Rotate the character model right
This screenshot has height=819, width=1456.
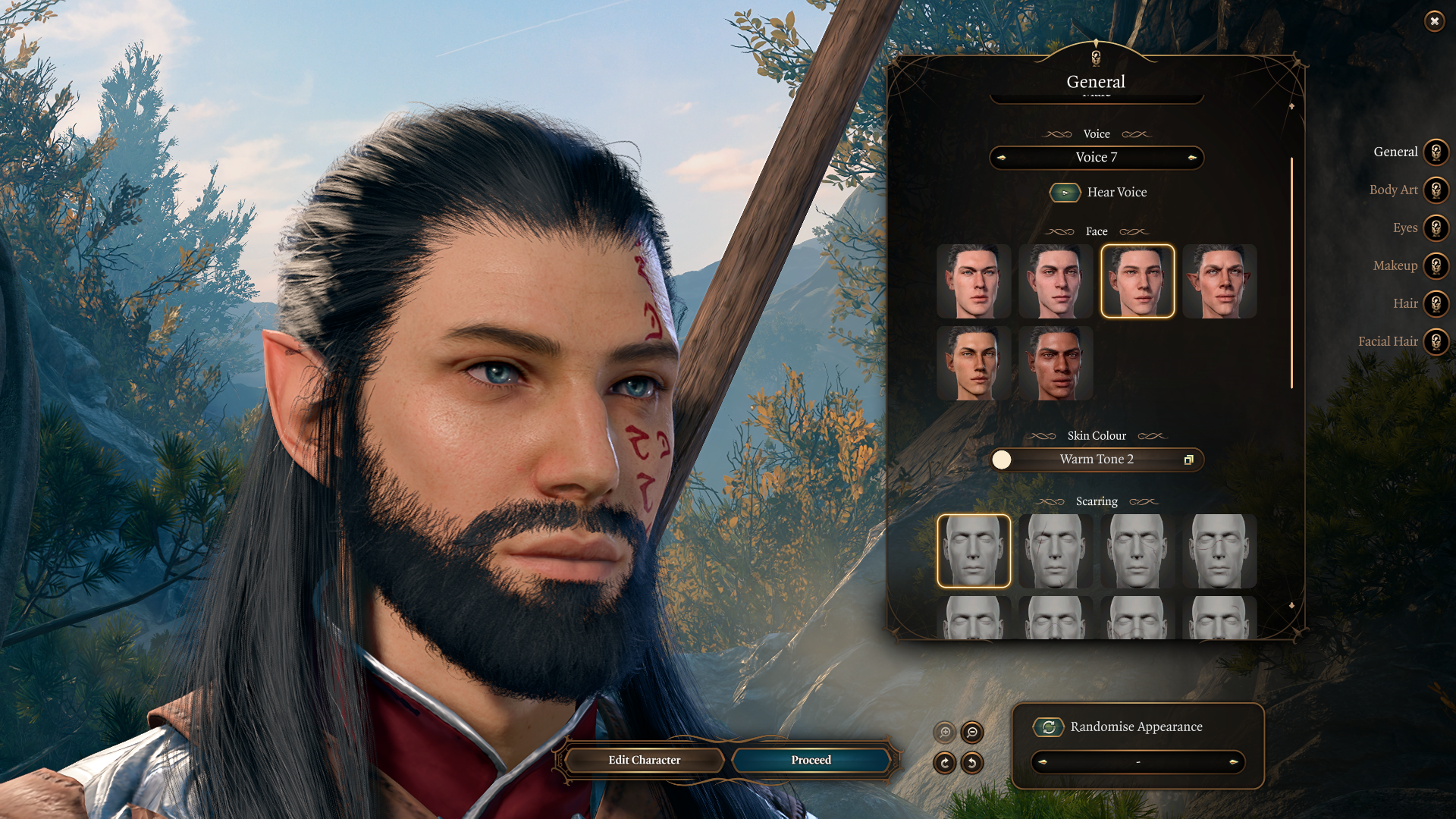click(x=944, y=763)
